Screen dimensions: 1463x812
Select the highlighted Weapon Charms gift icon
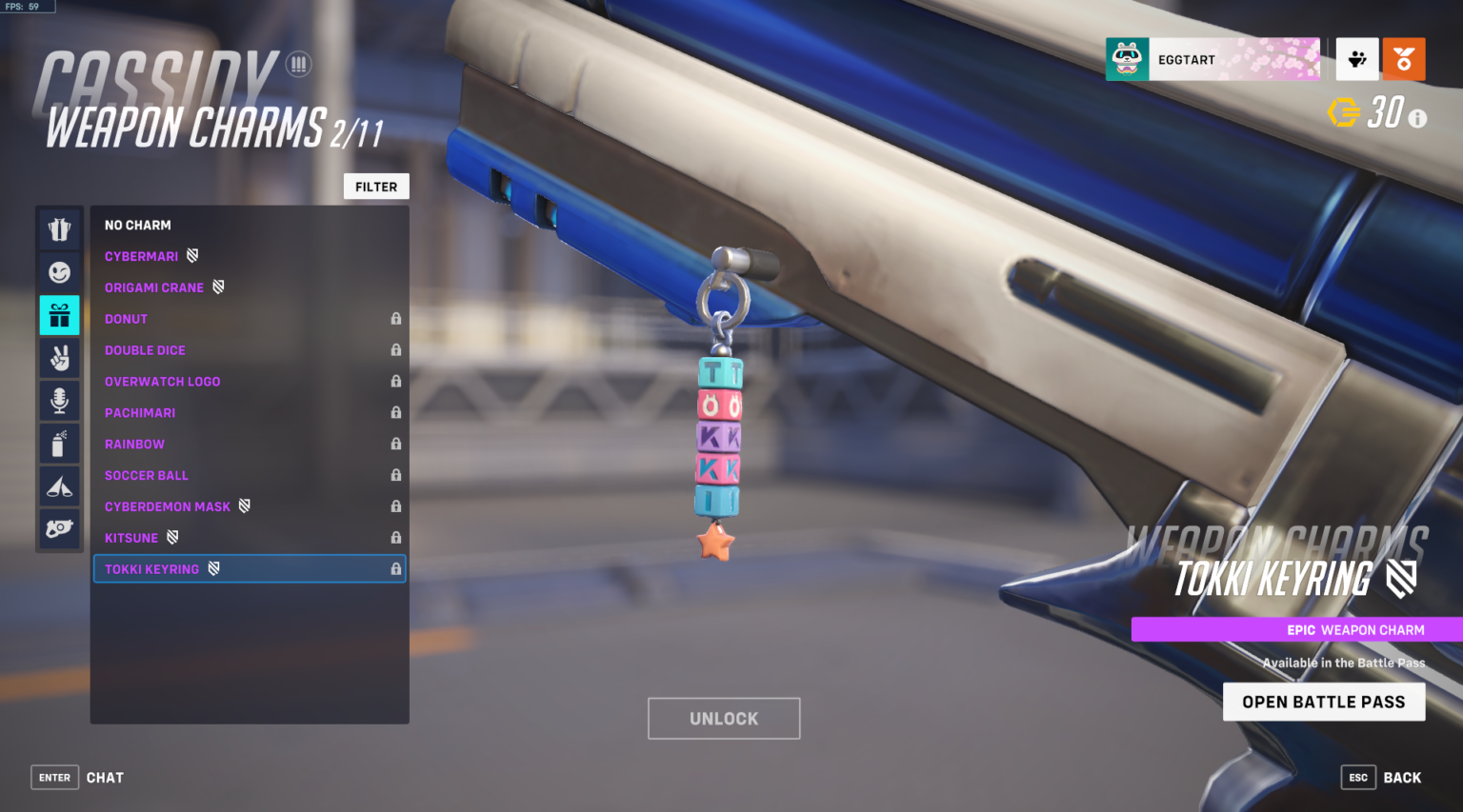coord(59,315)
